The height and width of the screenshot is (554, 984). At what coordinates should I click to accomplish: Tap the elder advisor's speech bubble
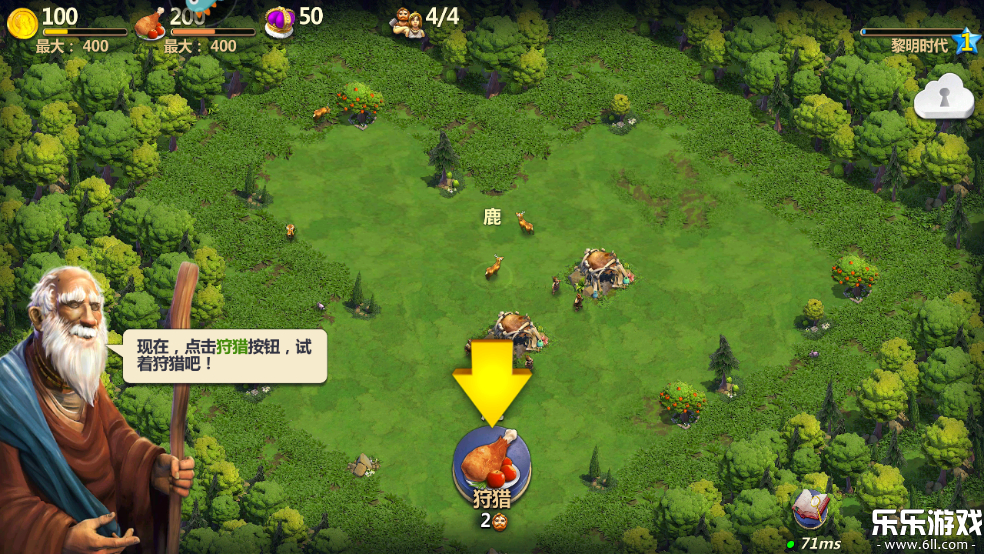(x=226, y=356)
